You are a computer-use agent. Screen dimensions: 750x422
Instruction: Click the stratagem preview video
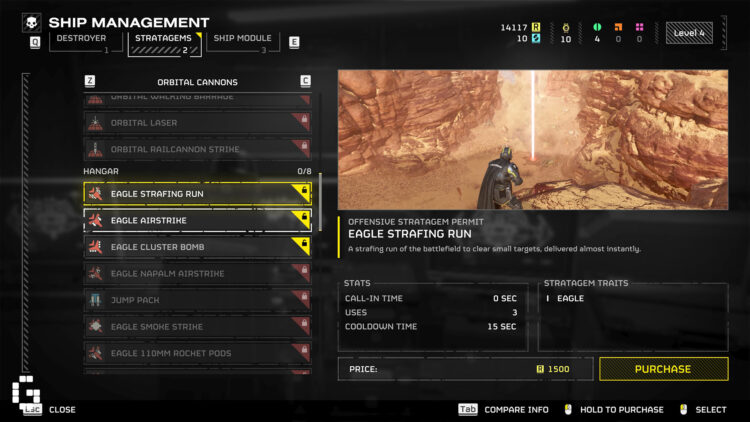[x=532, y=140]
